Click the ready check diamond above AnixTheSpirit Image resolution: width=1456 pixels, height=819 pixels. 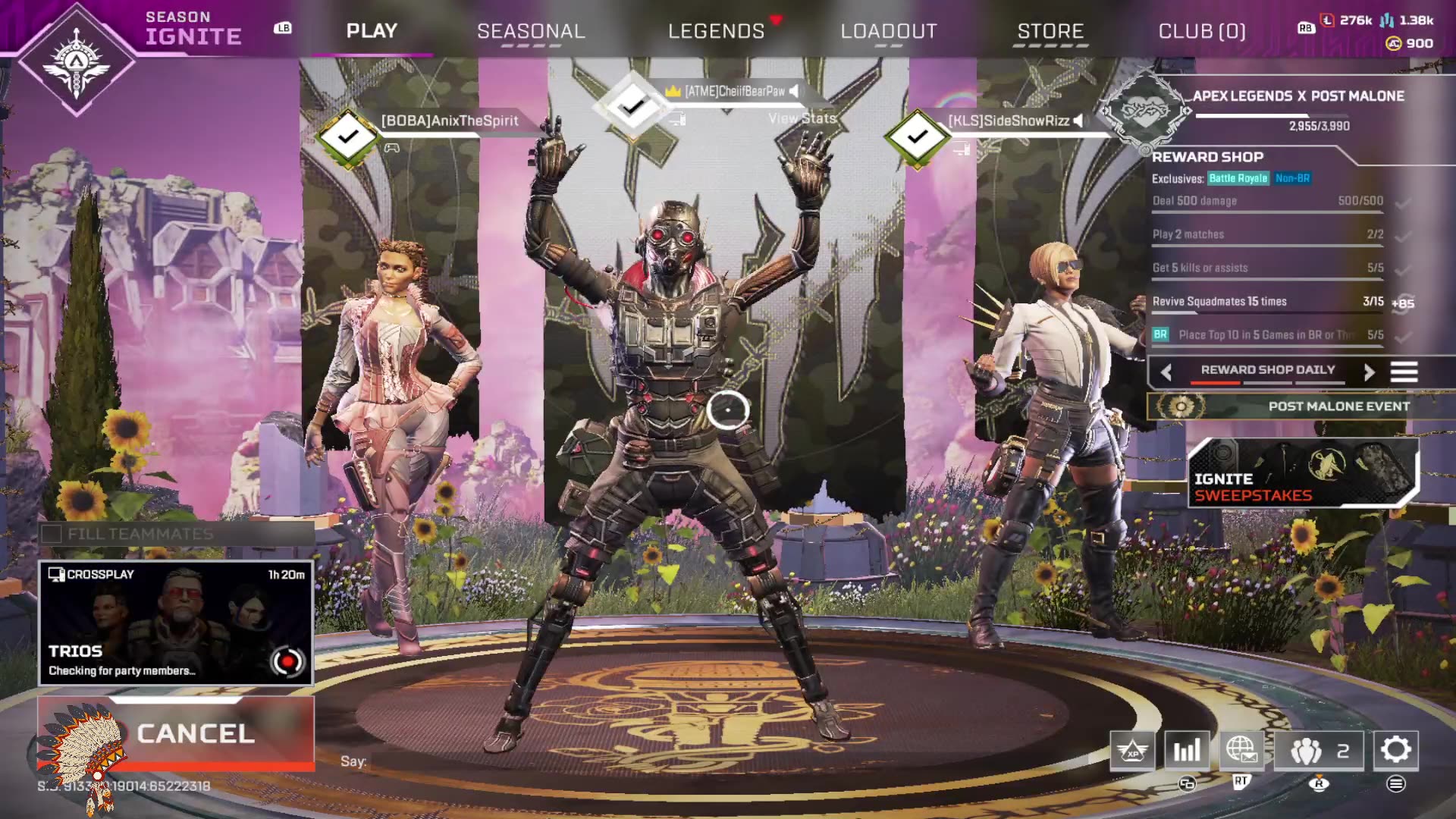pyautogui.click(x=347, y=136)
